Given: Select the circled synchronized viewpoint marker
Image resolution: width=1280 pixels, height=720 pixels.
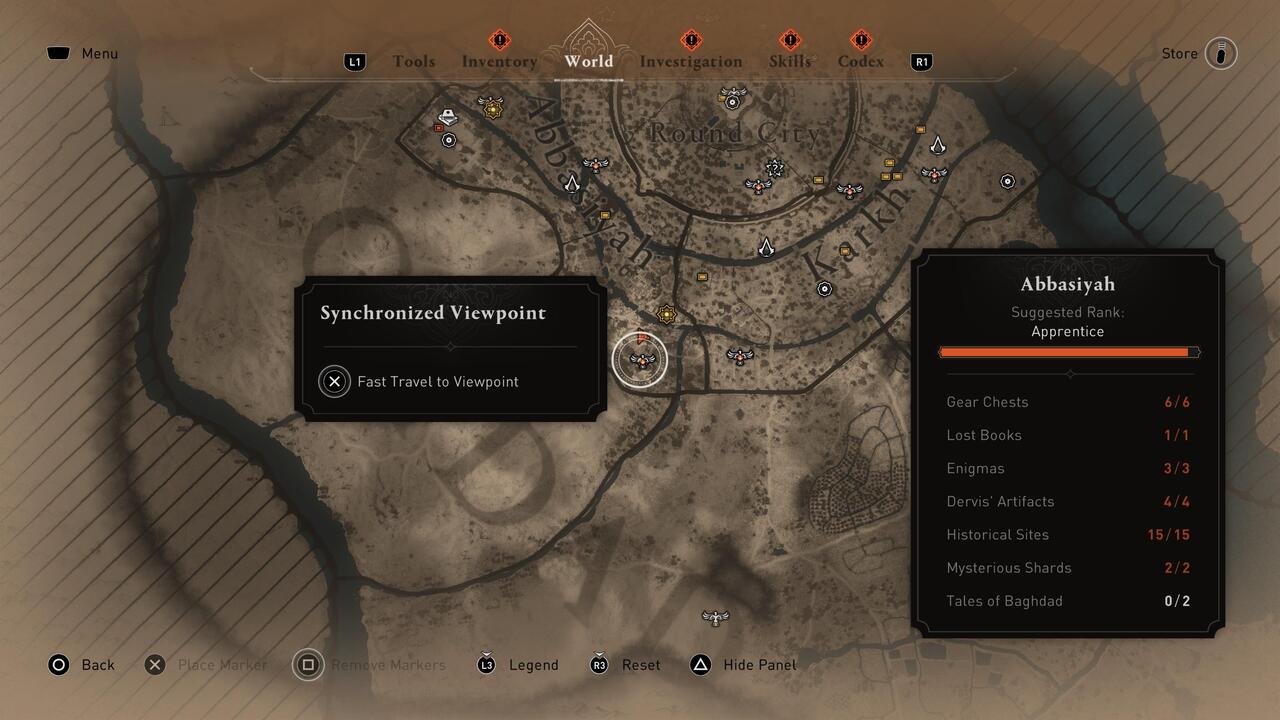Looking at the screenshot, I should (x=640, y=359).
